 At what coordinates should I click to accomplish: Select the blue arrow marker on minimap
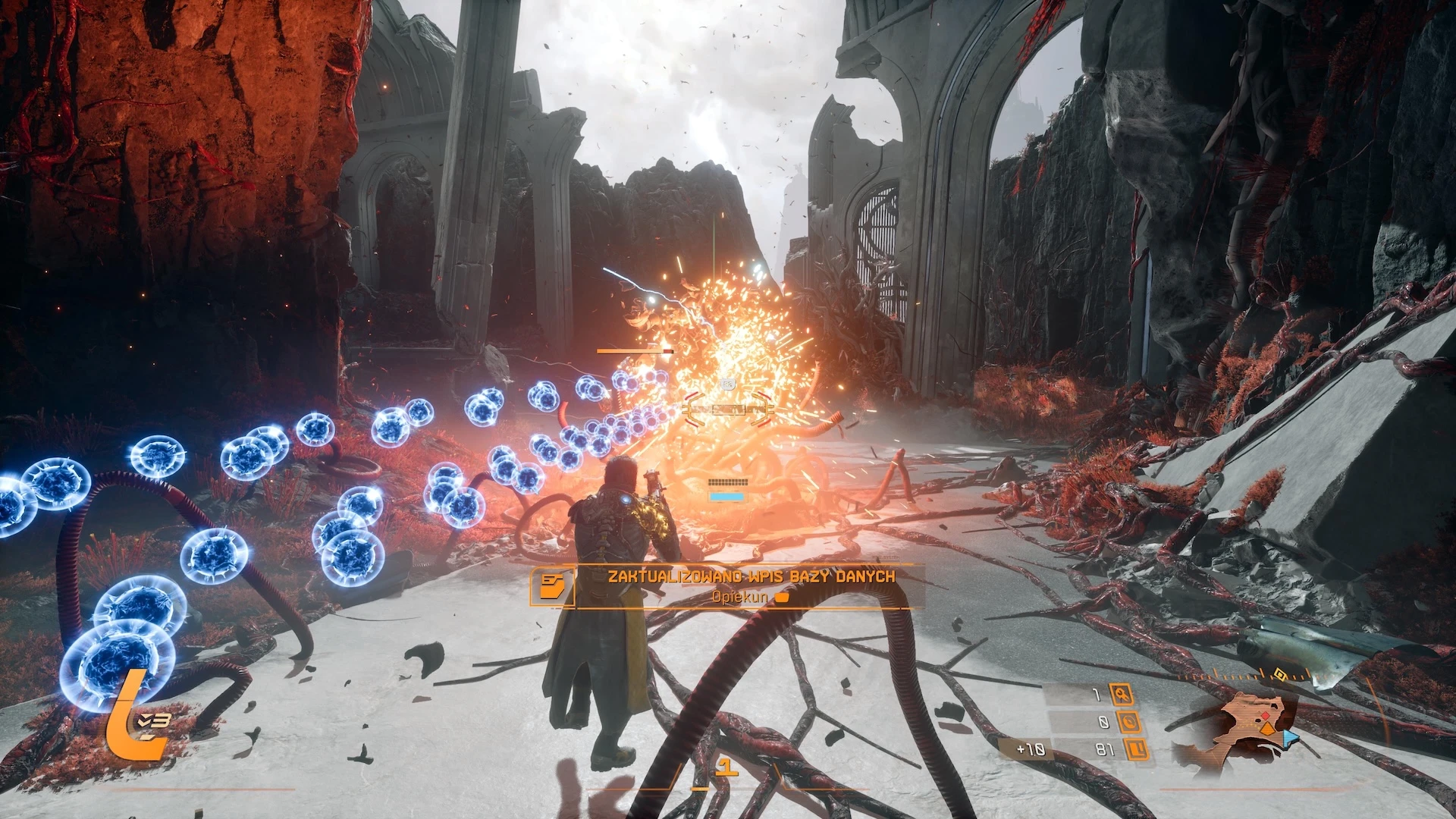point(1290,737)
